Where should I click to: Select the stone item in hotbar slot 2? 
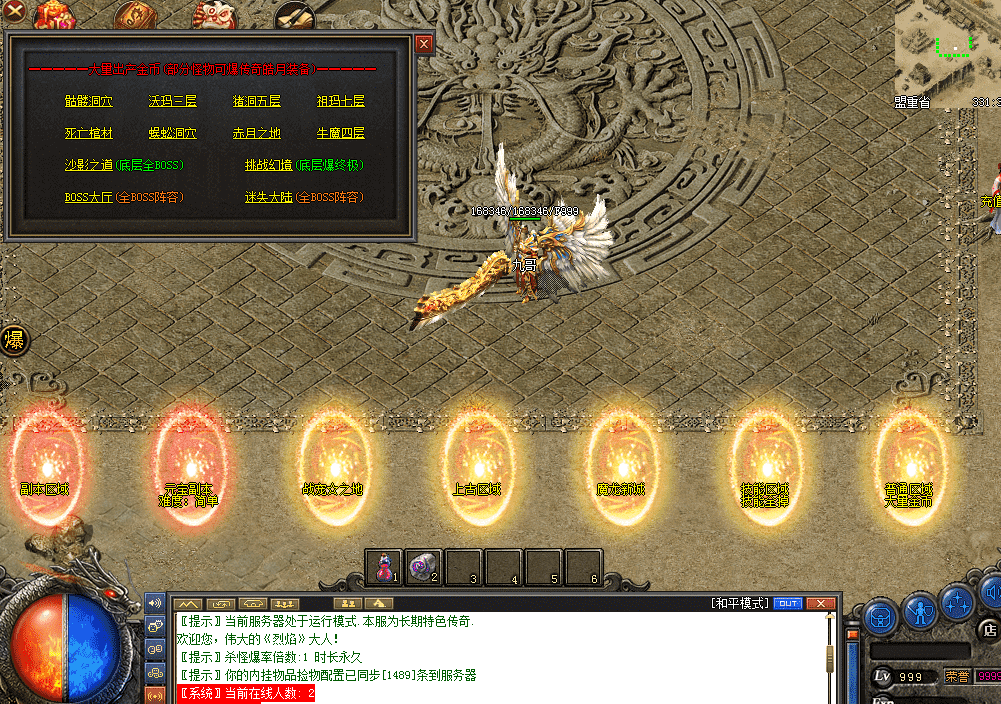click(x=423, y=568)
